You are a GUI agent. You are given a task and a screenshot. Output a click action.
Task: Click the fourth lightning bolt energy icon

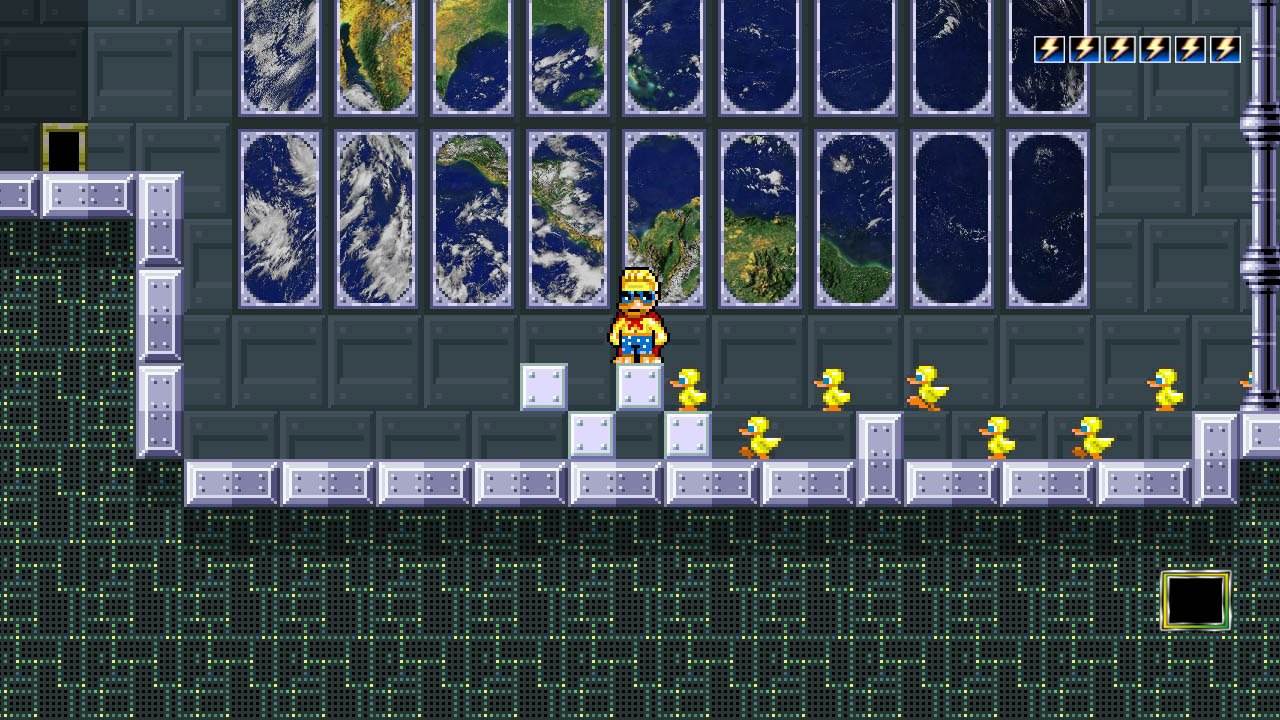[1157, 47]
